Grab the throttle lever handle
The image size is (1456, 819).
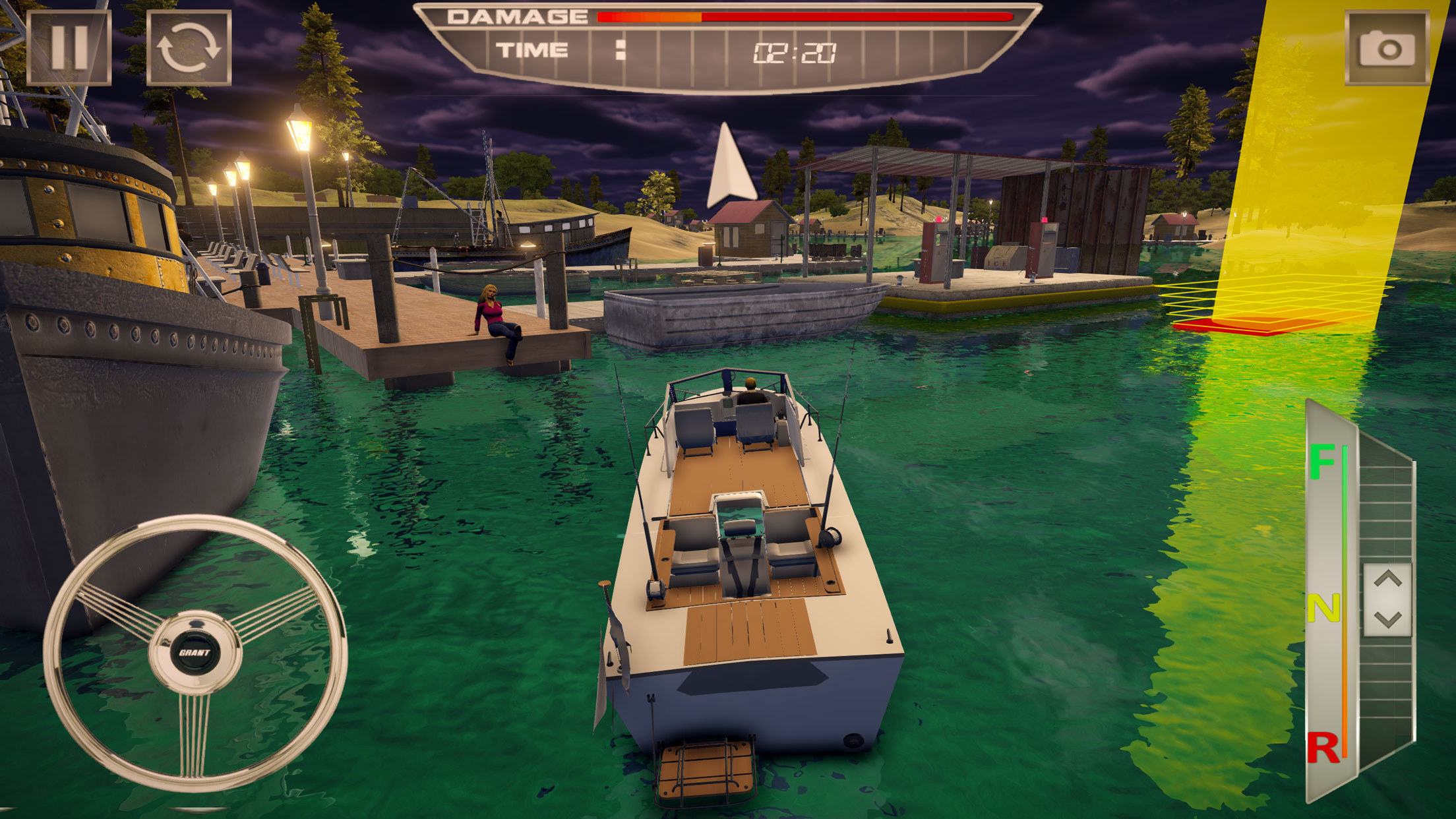tap(1387, 599)
